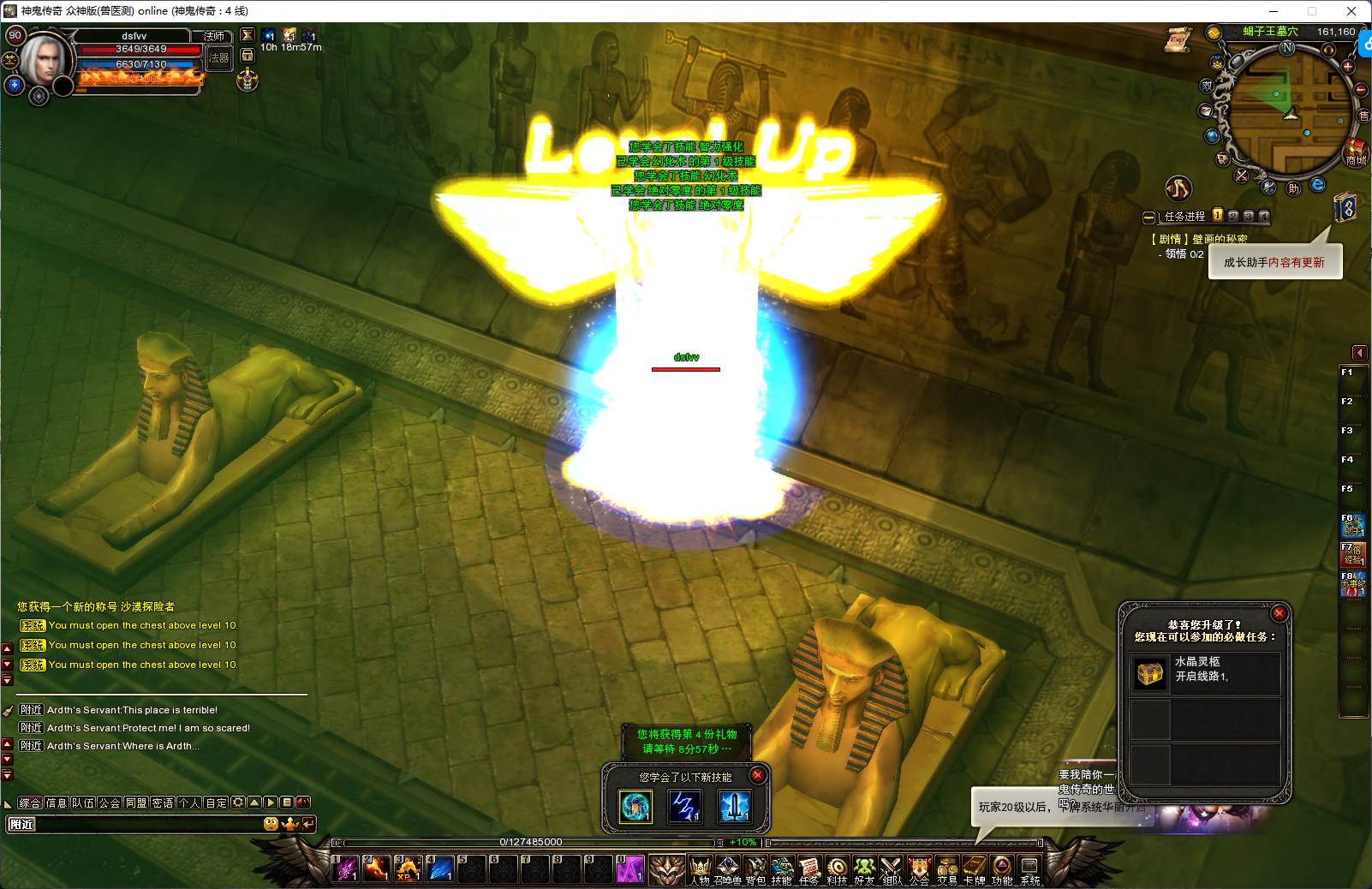Switch chat to the 队伍 team tab
The height and width of the screenshot is (889, 1372).
83,802
